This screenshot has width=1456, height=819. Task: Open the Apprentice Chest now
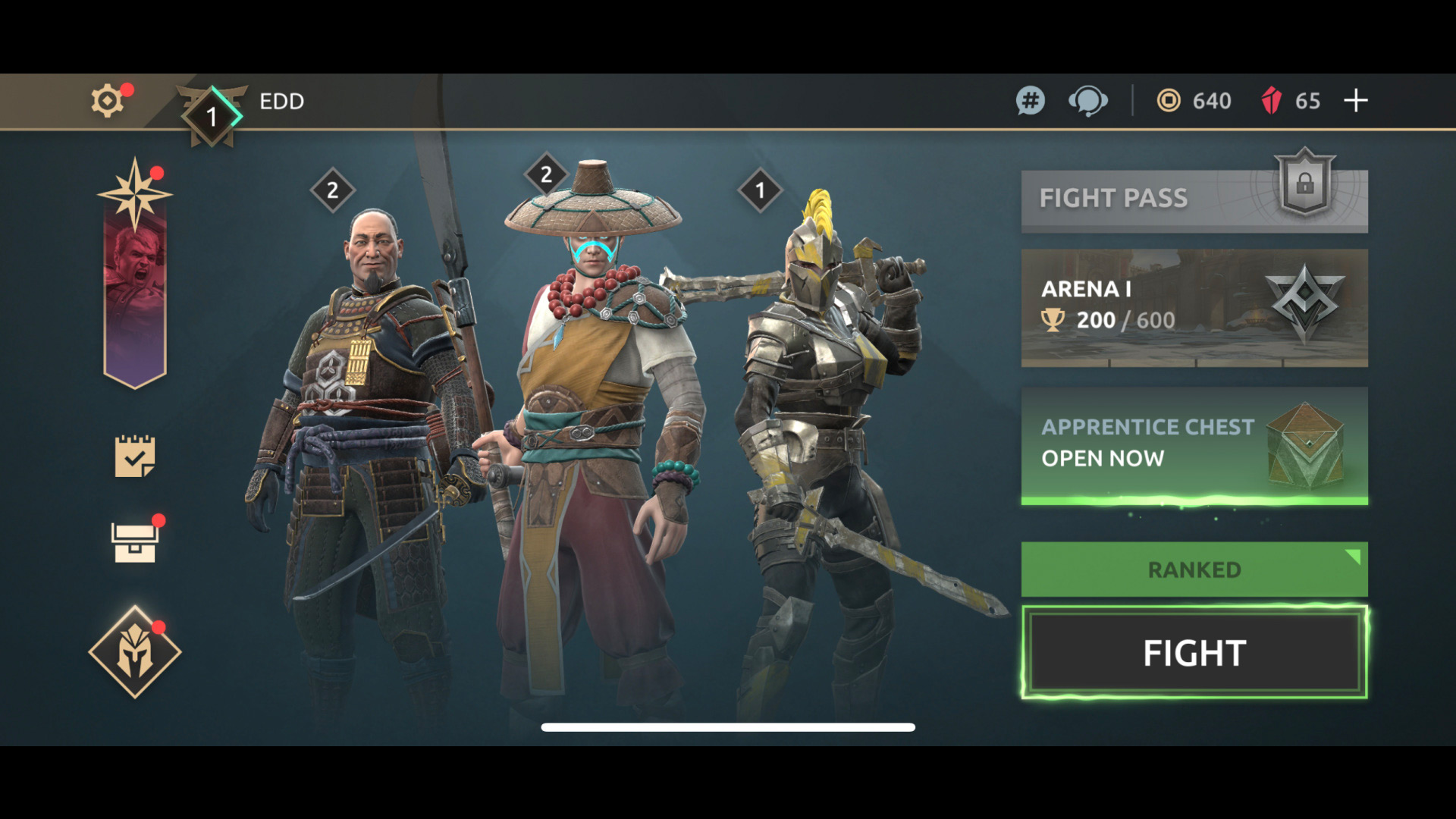click(1194, 444)
